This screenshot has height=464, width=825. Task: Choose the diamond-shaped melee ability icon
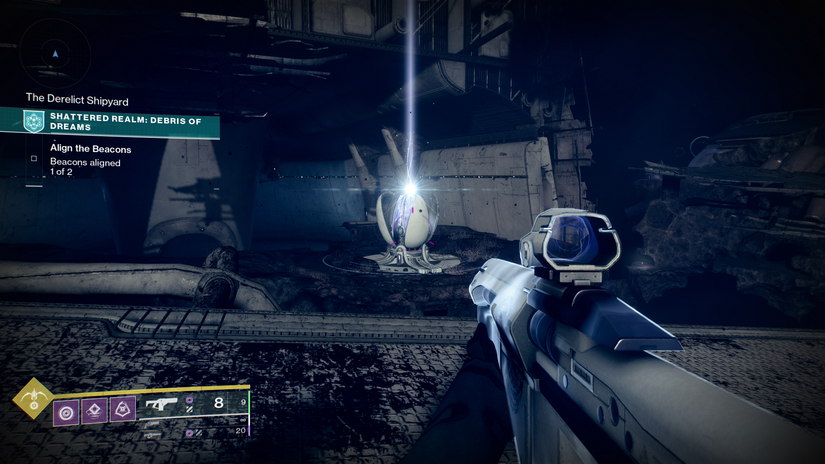click(95, 409)
